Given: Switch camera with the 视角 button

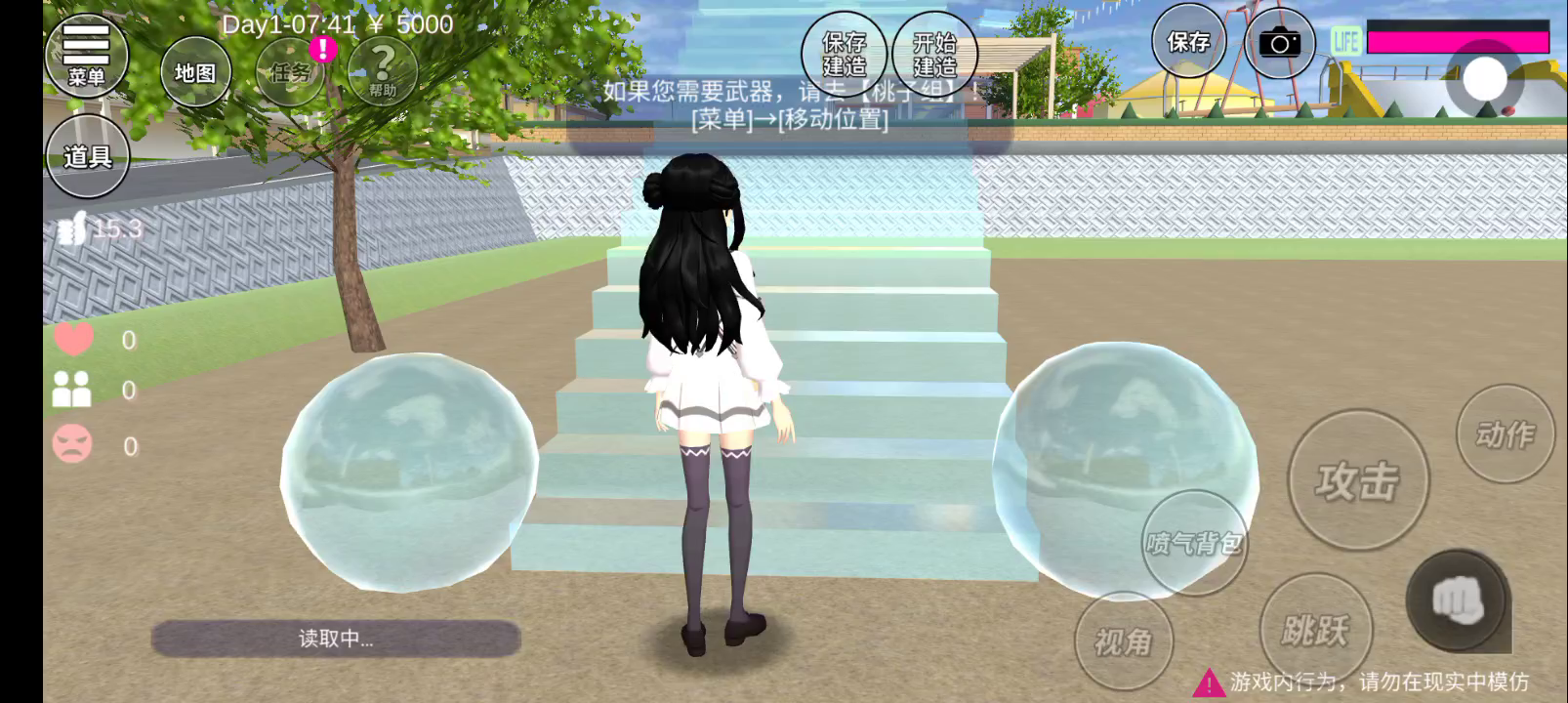Looking at the screenshot, I should tap(1124, 641).
